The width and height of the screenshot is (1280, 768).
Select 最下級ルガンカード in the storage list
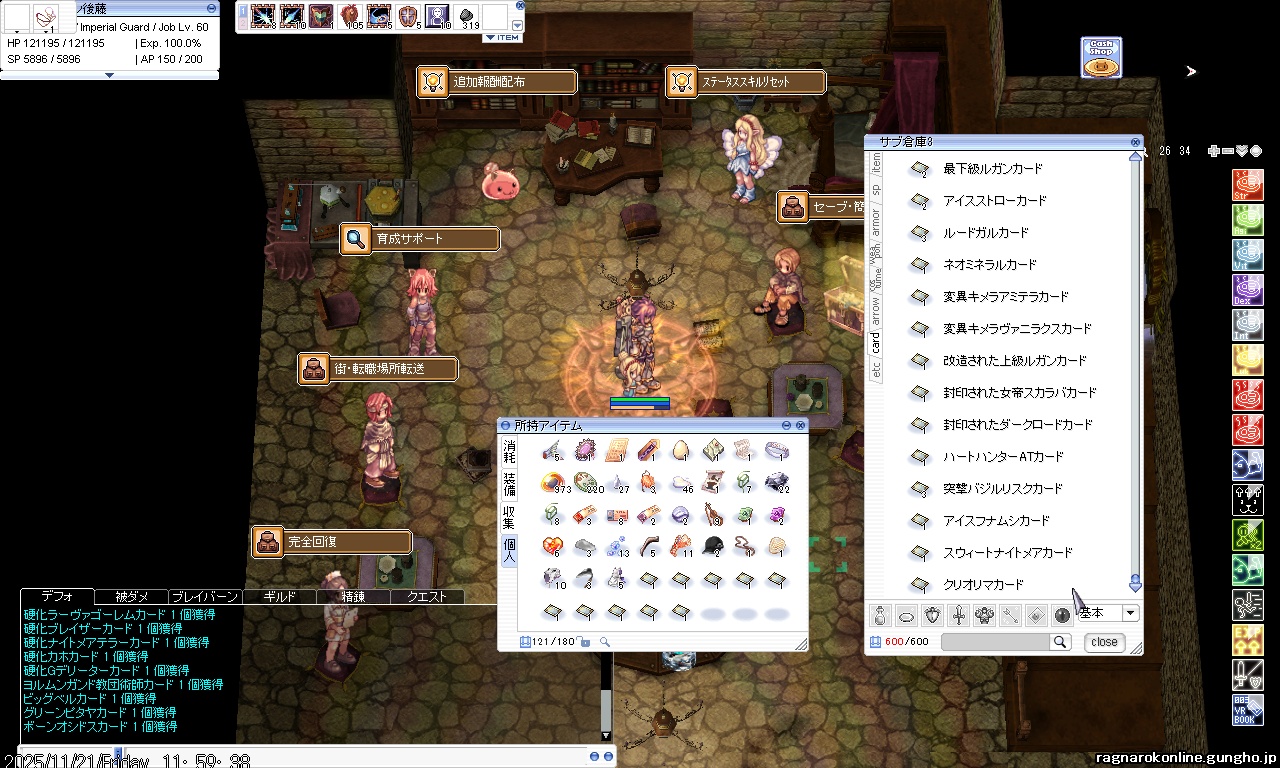[992, 169]
